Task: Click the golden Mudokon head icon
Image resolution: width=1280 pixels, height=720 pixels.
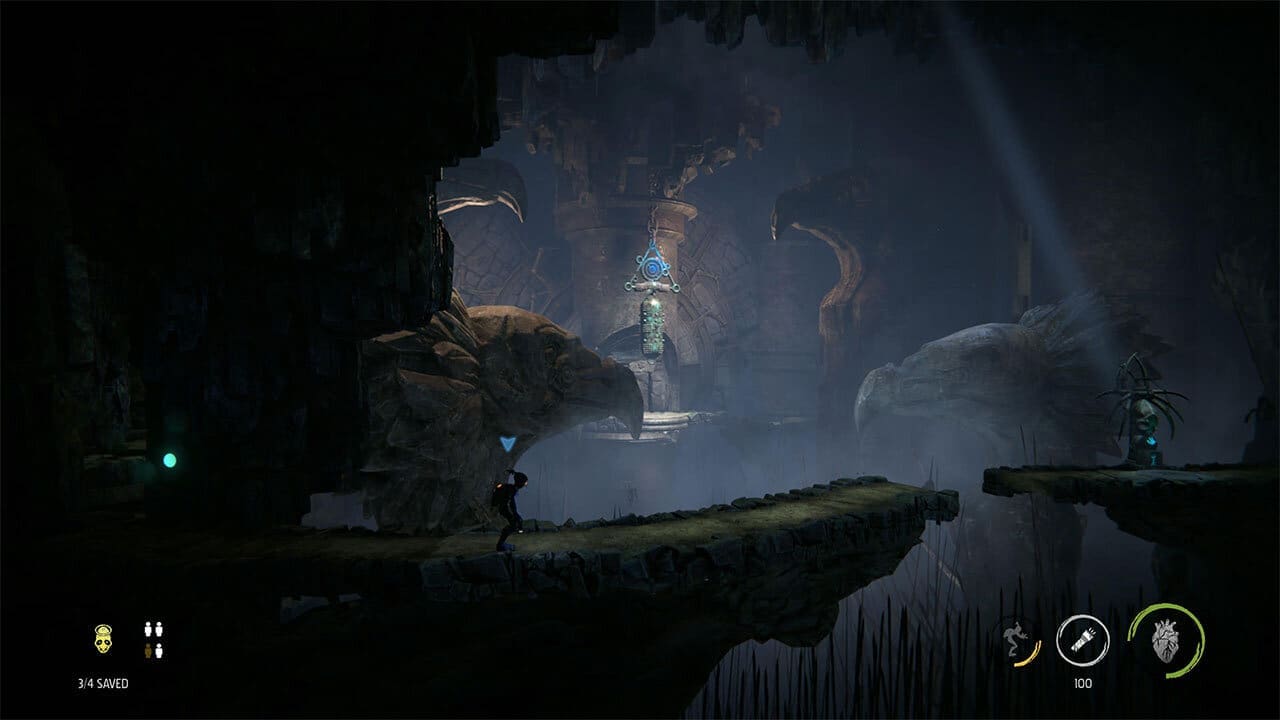Action: (103, 640)
